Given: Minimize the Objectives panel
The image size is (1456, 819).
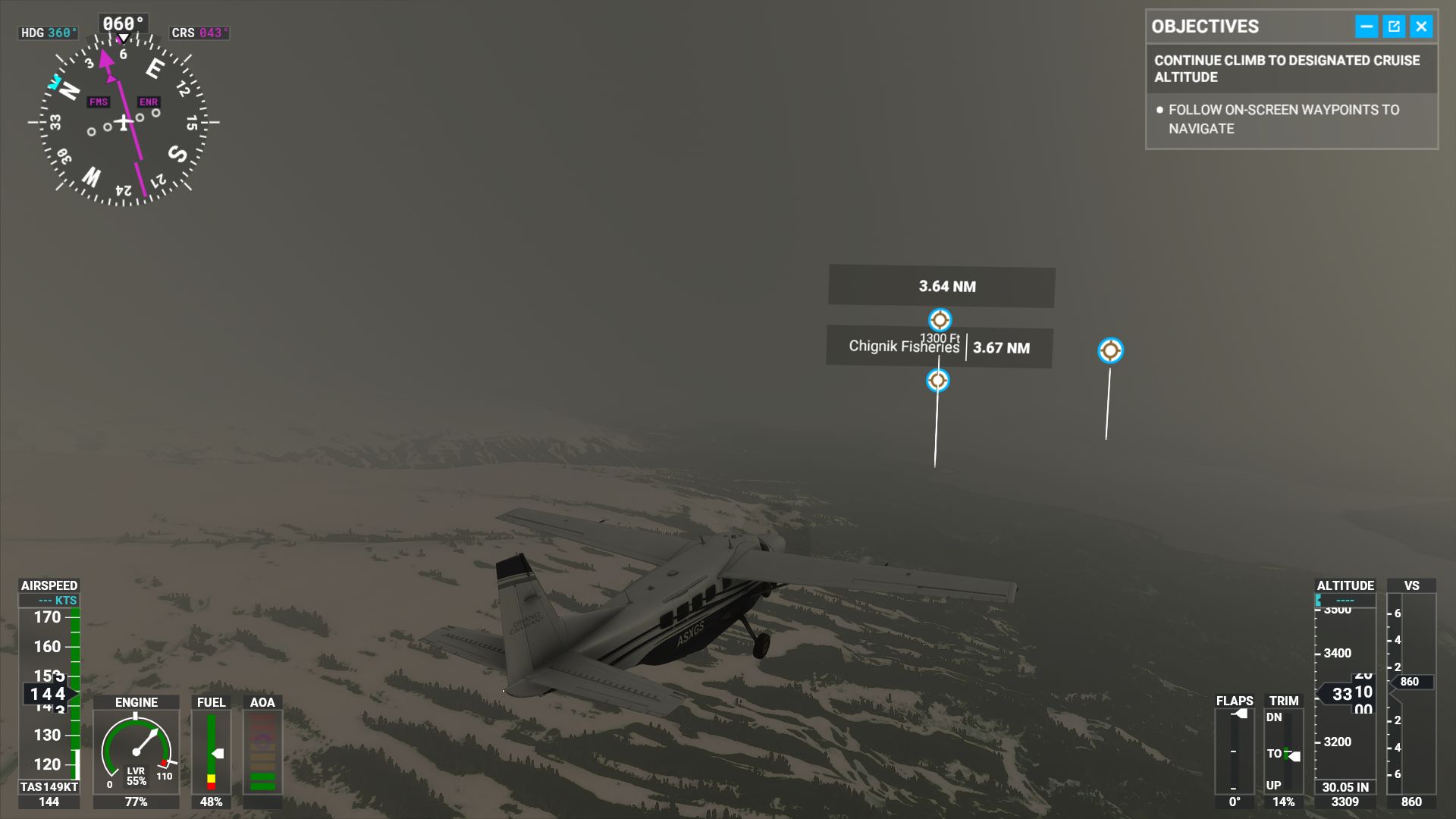Looking at the screenshot, I should pos(1366,27).
